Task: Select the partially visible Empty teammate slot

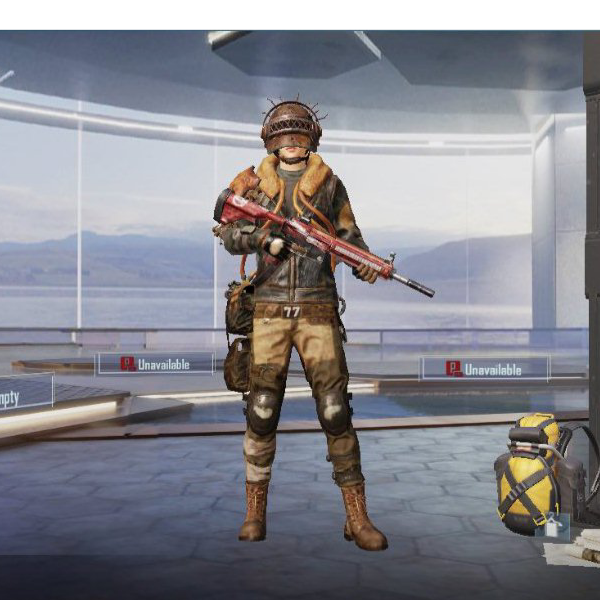Action: tap(24, 393)
